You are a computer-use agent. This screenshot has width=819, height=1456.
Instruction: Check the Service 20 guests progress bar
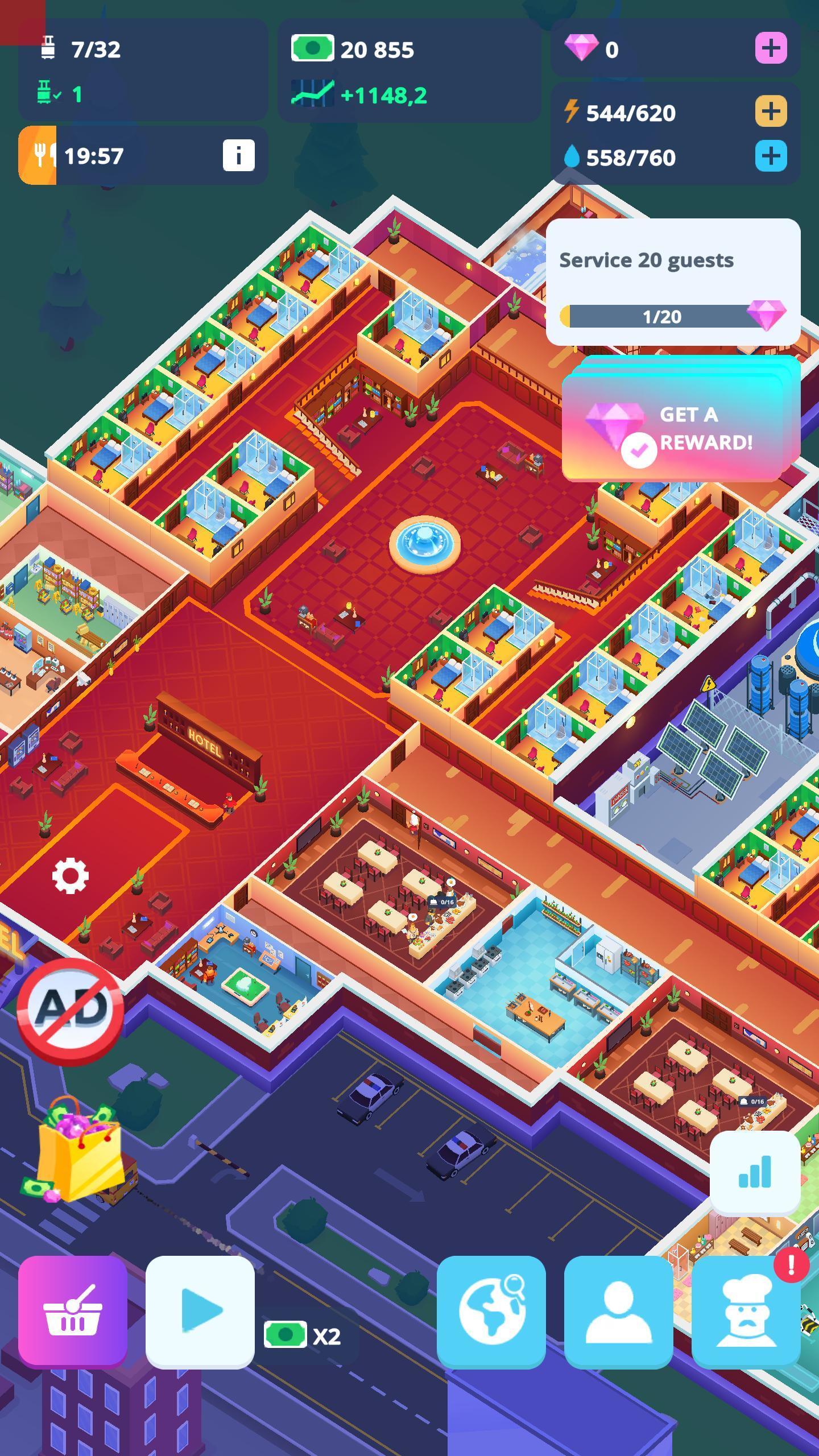click(x=660, y=317)
